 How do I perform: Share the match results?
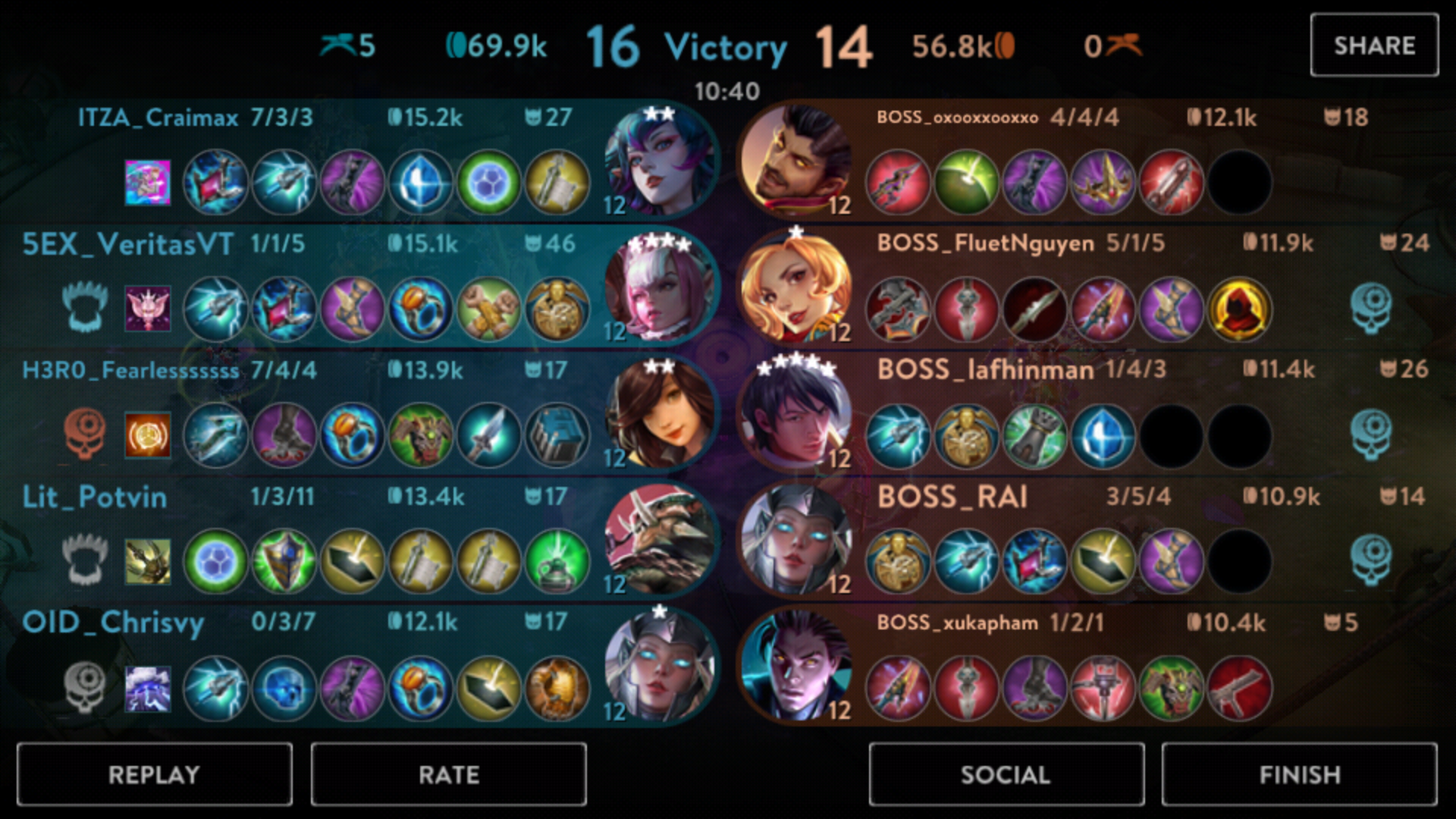(1373, 45)
